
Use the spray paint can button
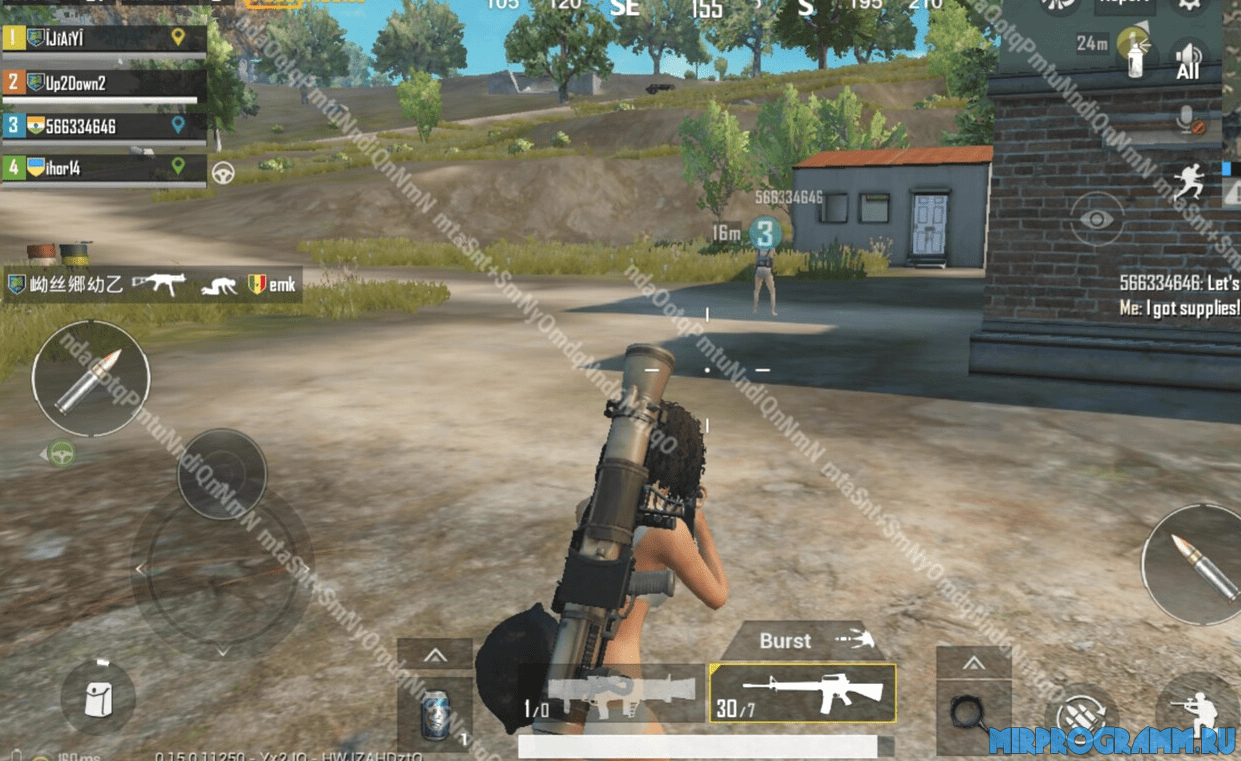click(1133, 55)
